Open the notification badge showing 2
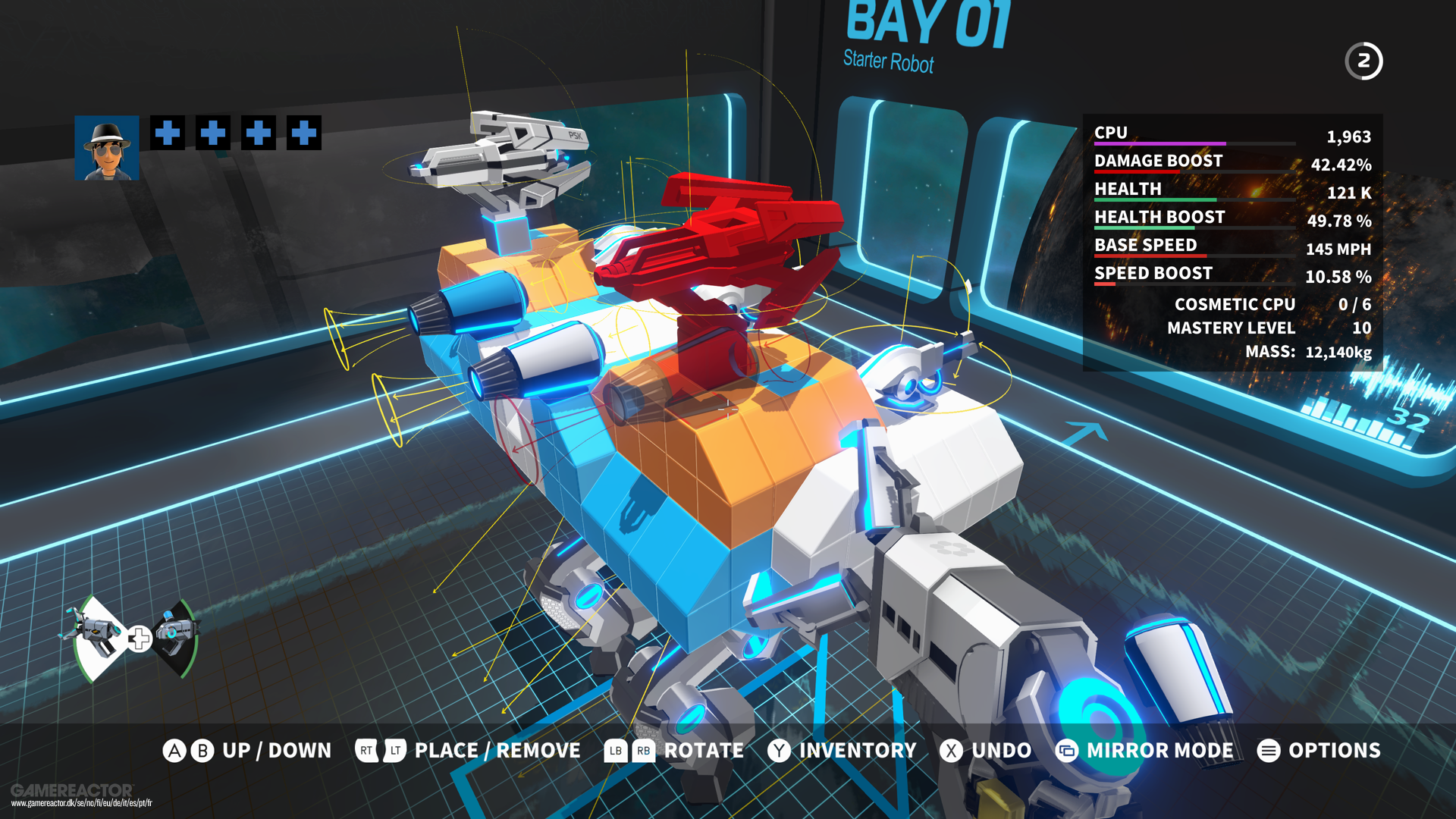The image size is (1456, 819). (1363, 61)
